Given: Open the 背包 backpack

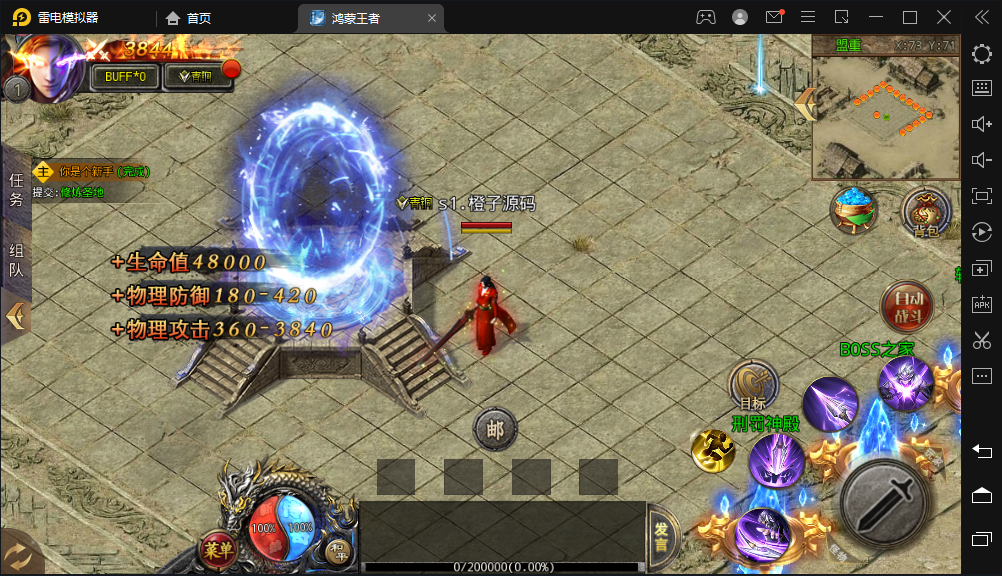Looking at the screenshot, I should [926, 213].
